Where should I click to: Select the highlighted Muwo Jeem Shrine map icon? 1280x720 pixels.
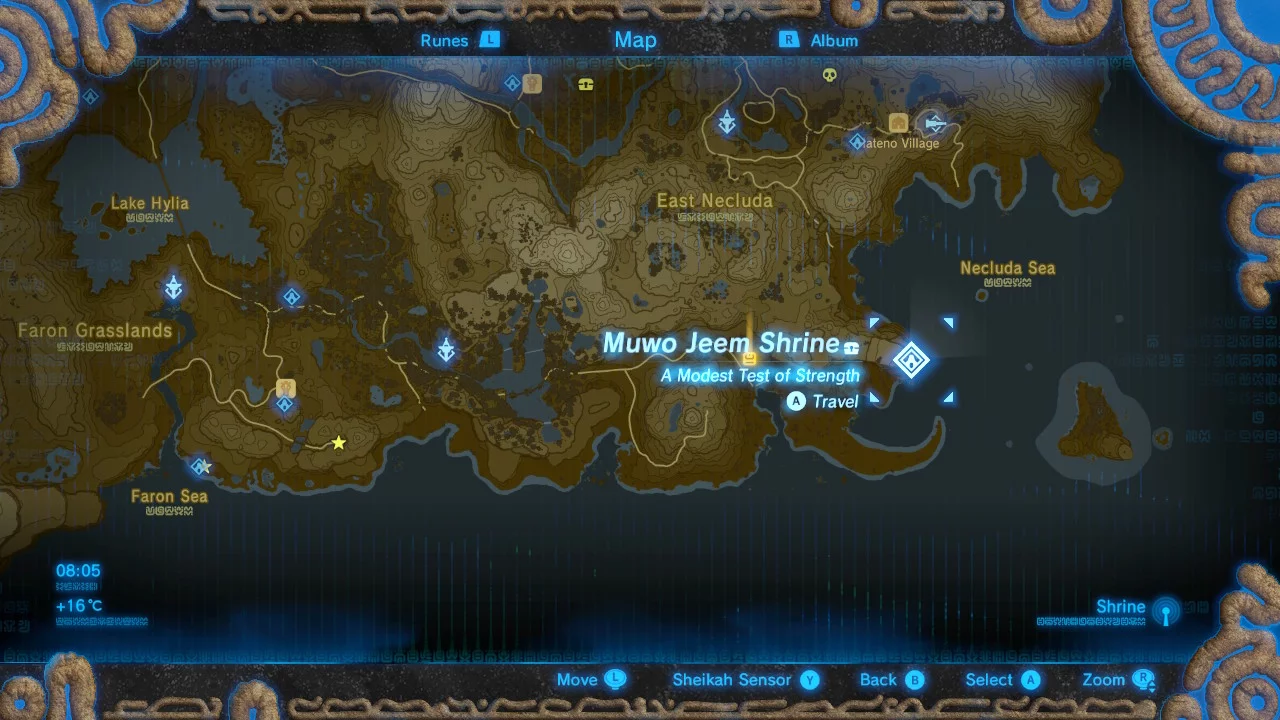point(911,361)
